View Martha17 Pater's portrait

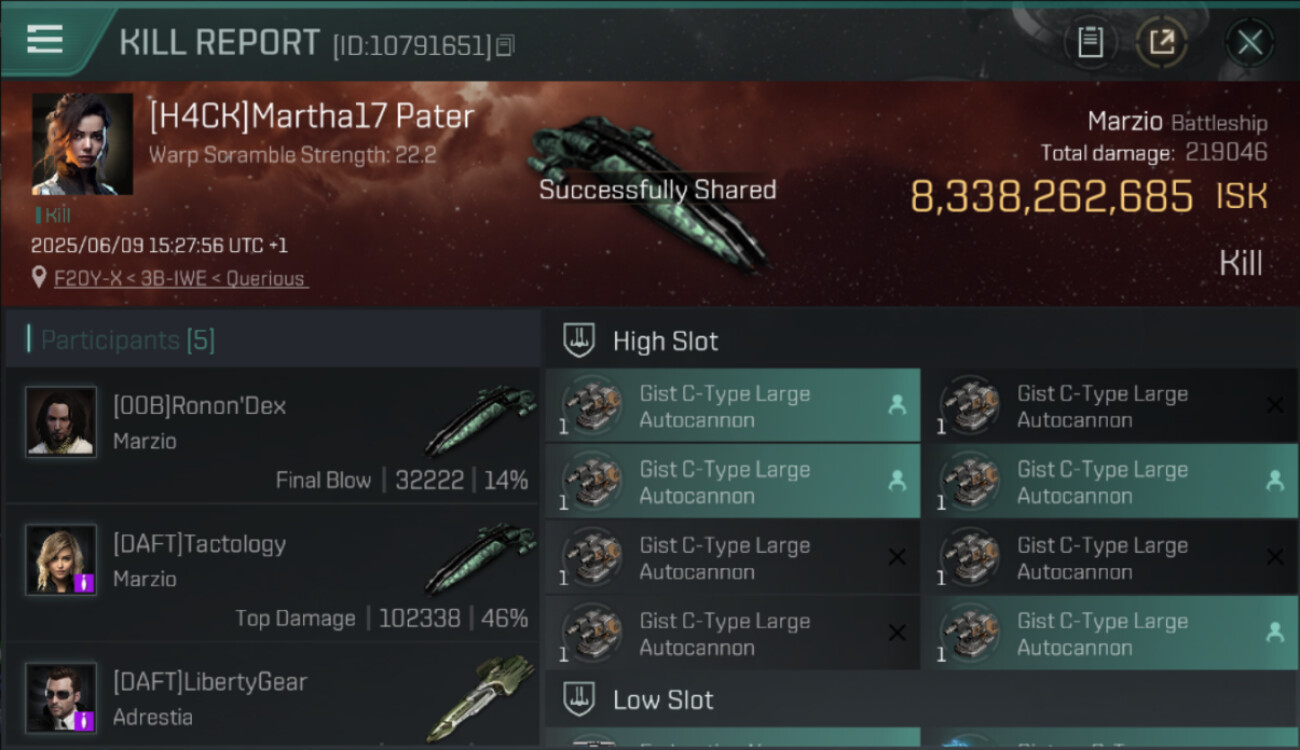(82, 144)
